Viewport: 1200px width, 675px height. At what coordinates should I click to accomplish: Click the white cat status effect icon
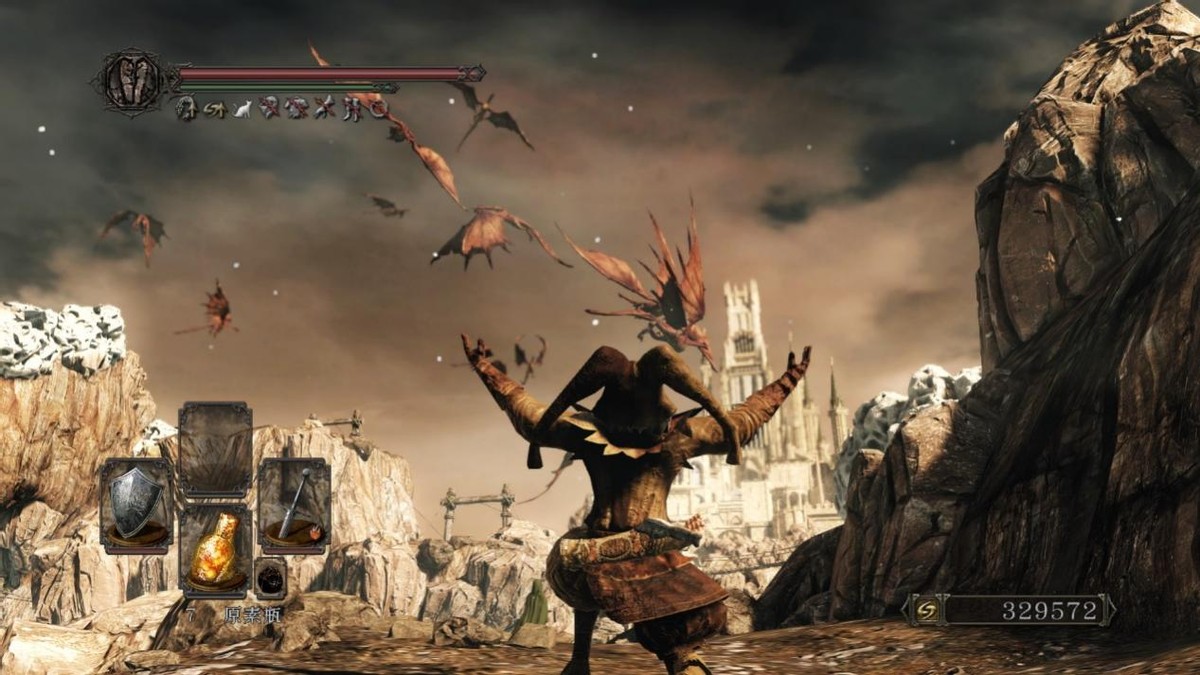tap(242, 108)
